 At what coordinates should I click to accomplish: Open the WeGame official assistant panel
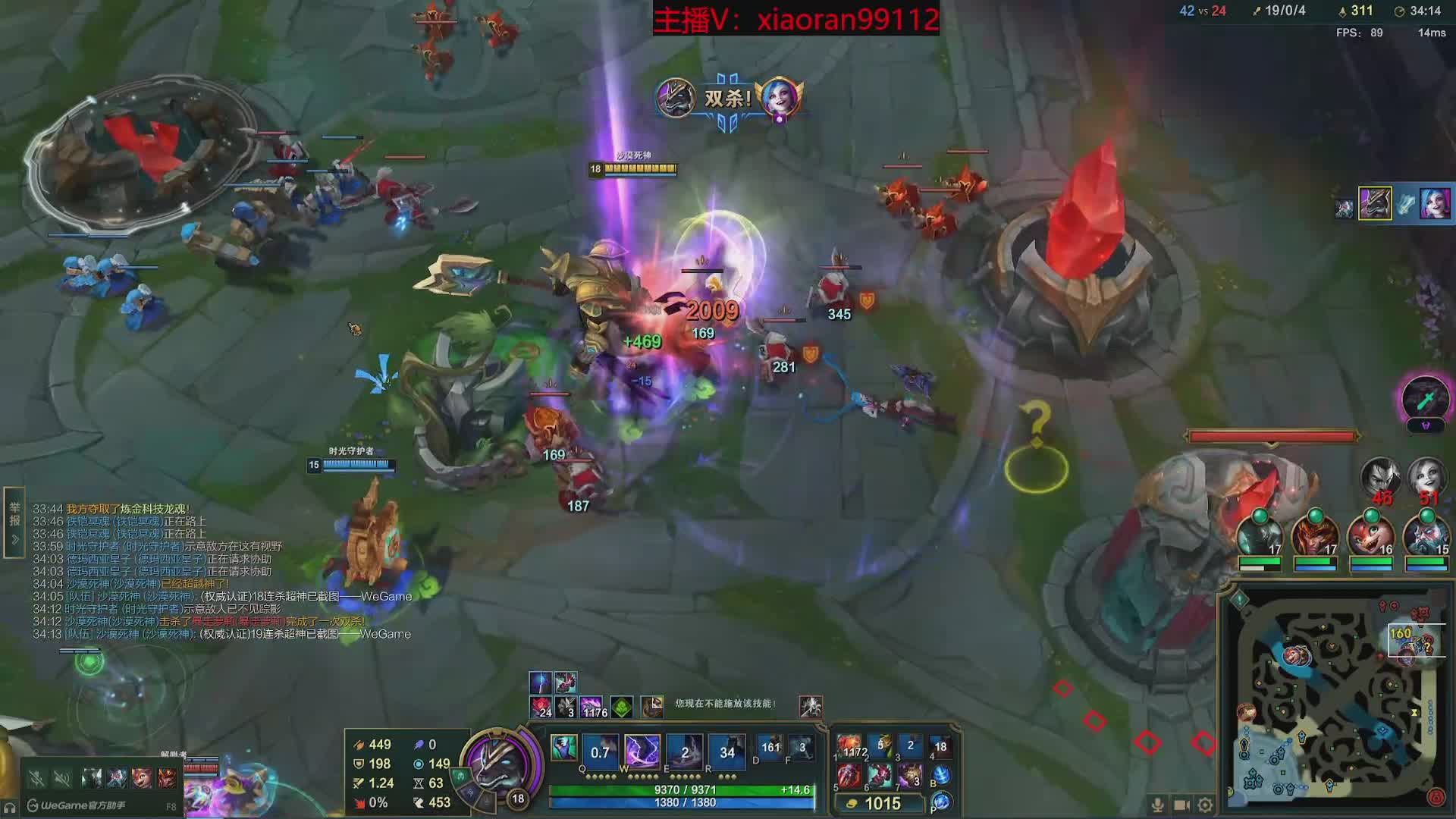pyautogui.click(x=77, y=805)
